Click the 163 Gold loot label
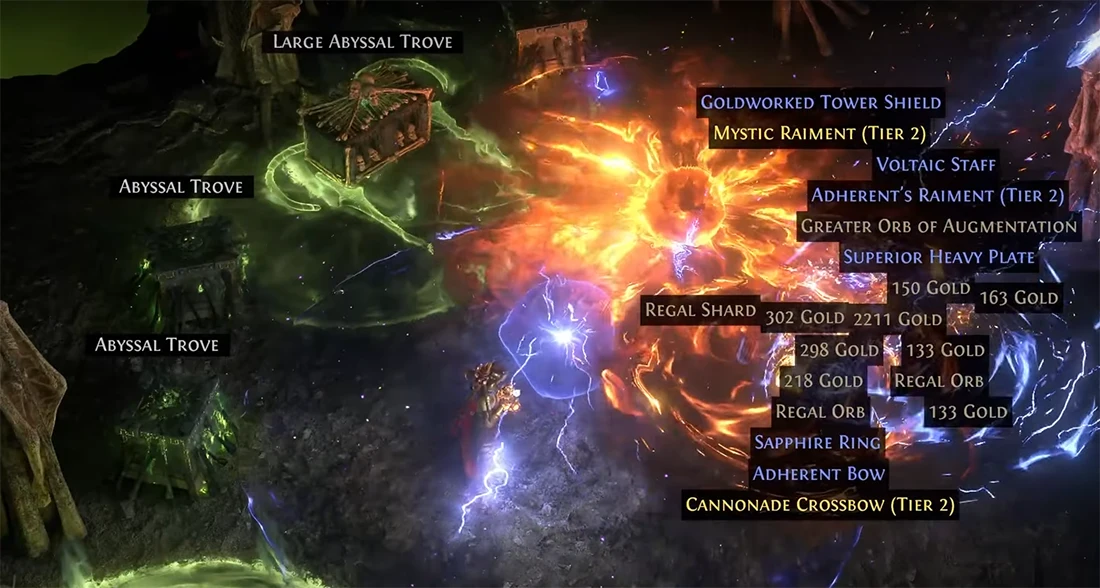The image size is (1100, 588). coord(1019,297)
